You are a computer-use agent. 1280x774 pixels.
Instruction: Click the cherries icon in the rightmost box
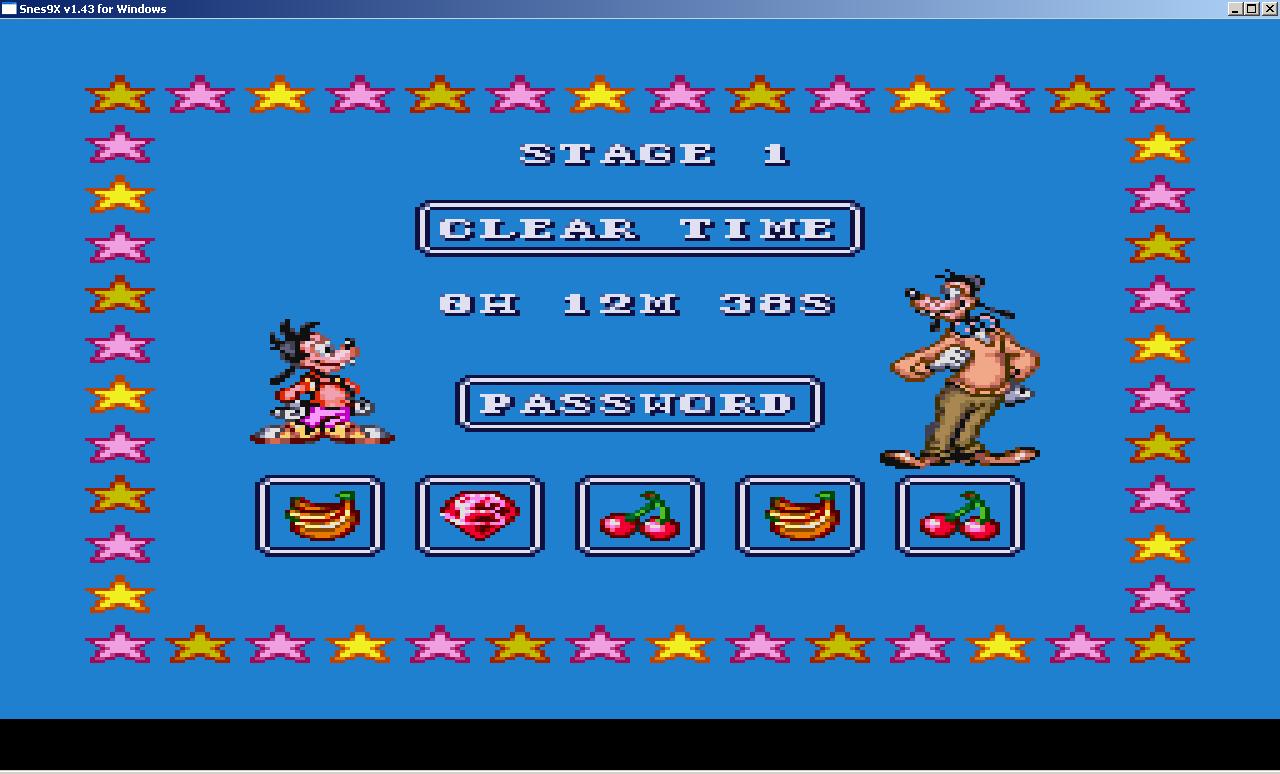click(x=958, y=515)
